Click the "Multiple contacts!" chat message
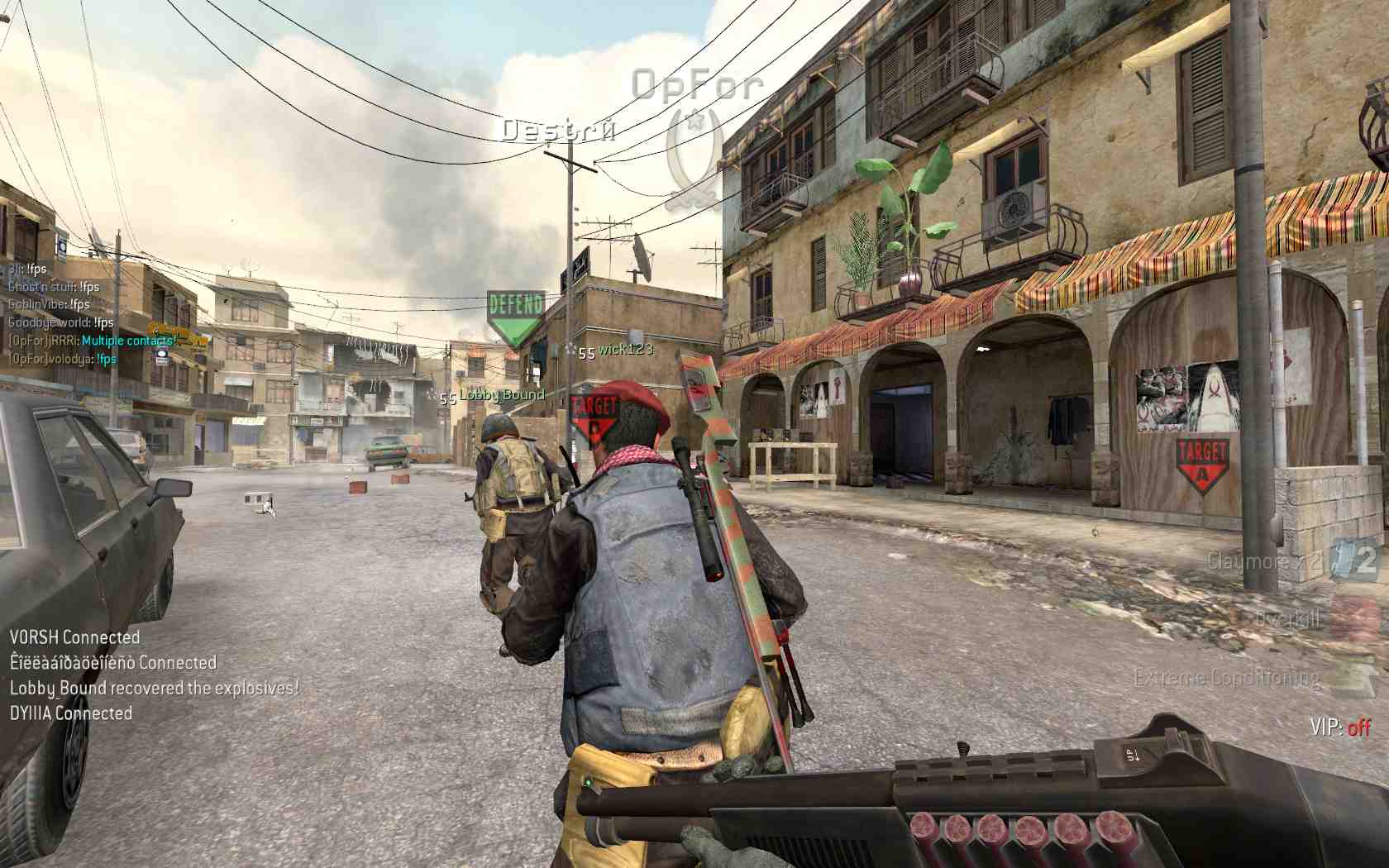 coord(129,341)
